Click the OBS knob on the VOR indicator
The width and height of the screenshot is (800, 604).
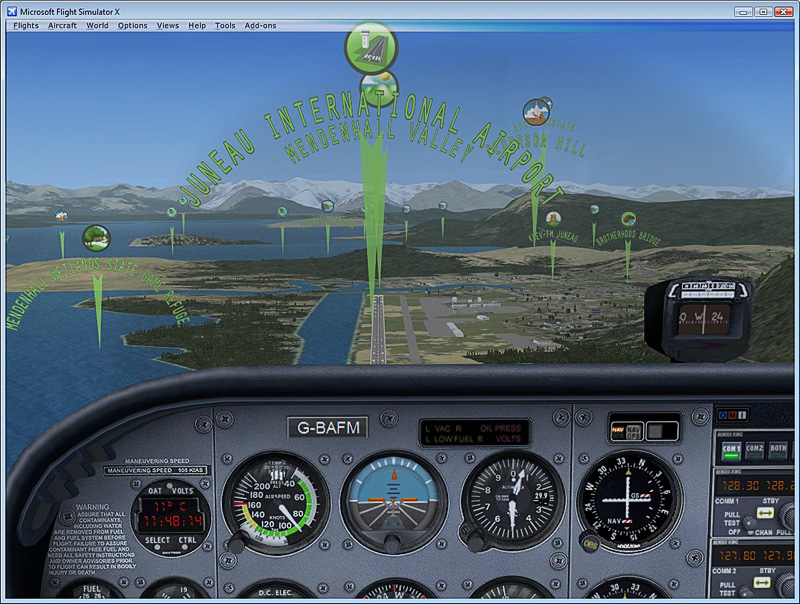591,543
